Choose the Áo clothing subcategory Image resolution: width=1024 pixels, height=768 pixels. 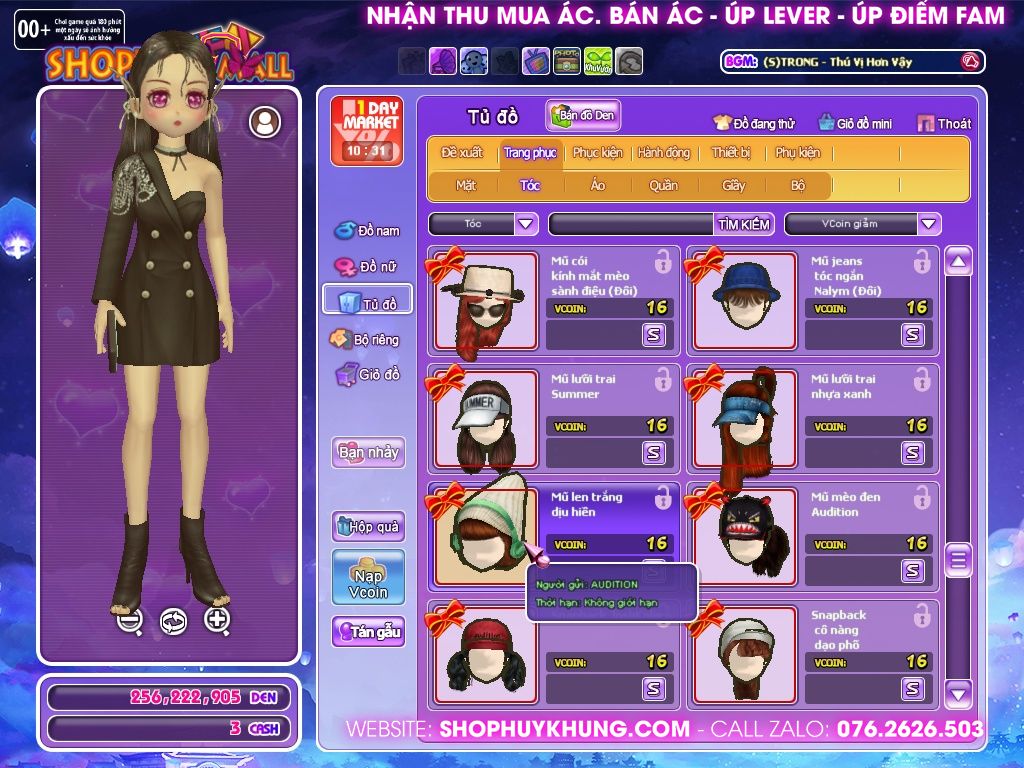pyautogui.click(x=597, y=185)
